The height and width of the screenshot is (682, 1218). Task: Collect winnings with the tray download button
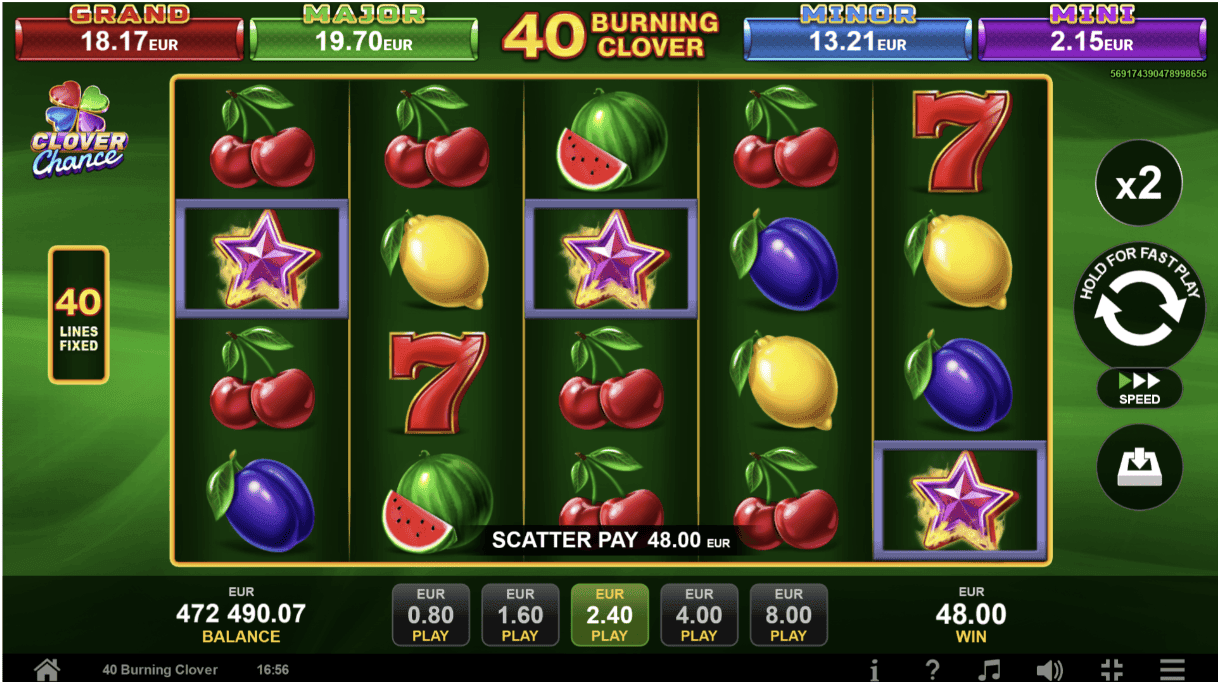coord(1139,467)
